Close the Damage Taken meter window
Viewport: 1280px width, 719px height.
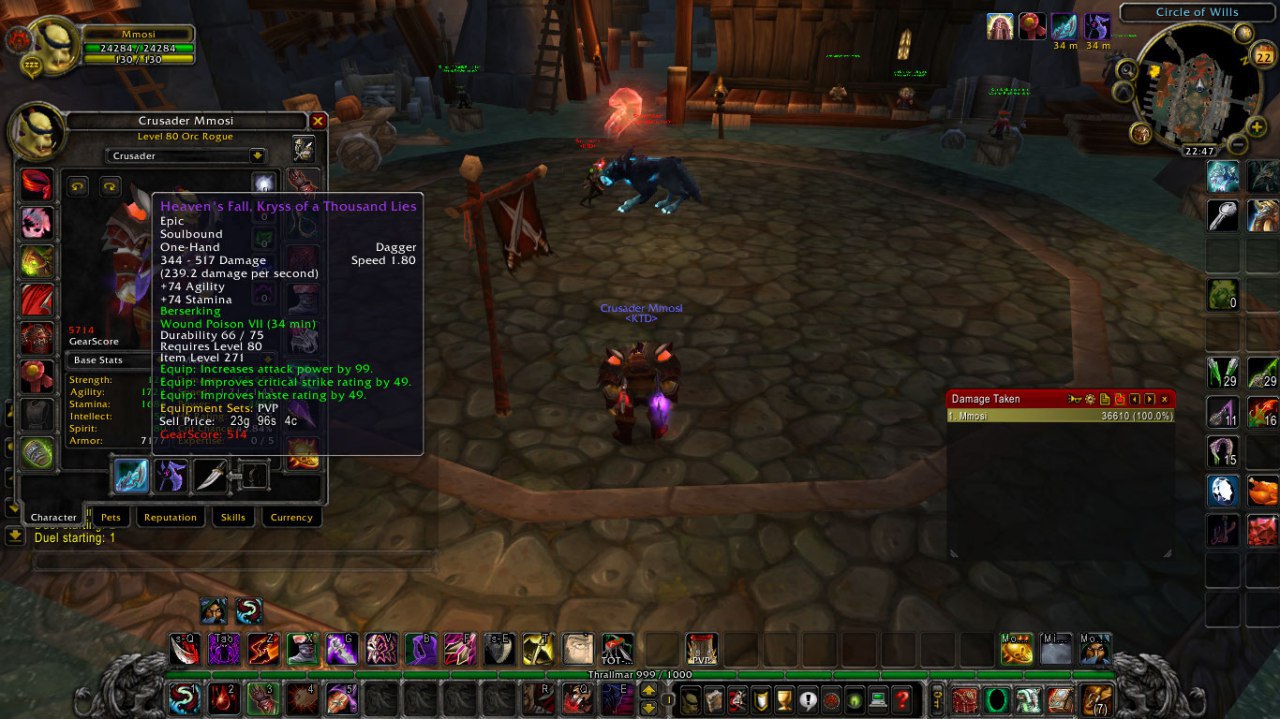pos(1164,399)
